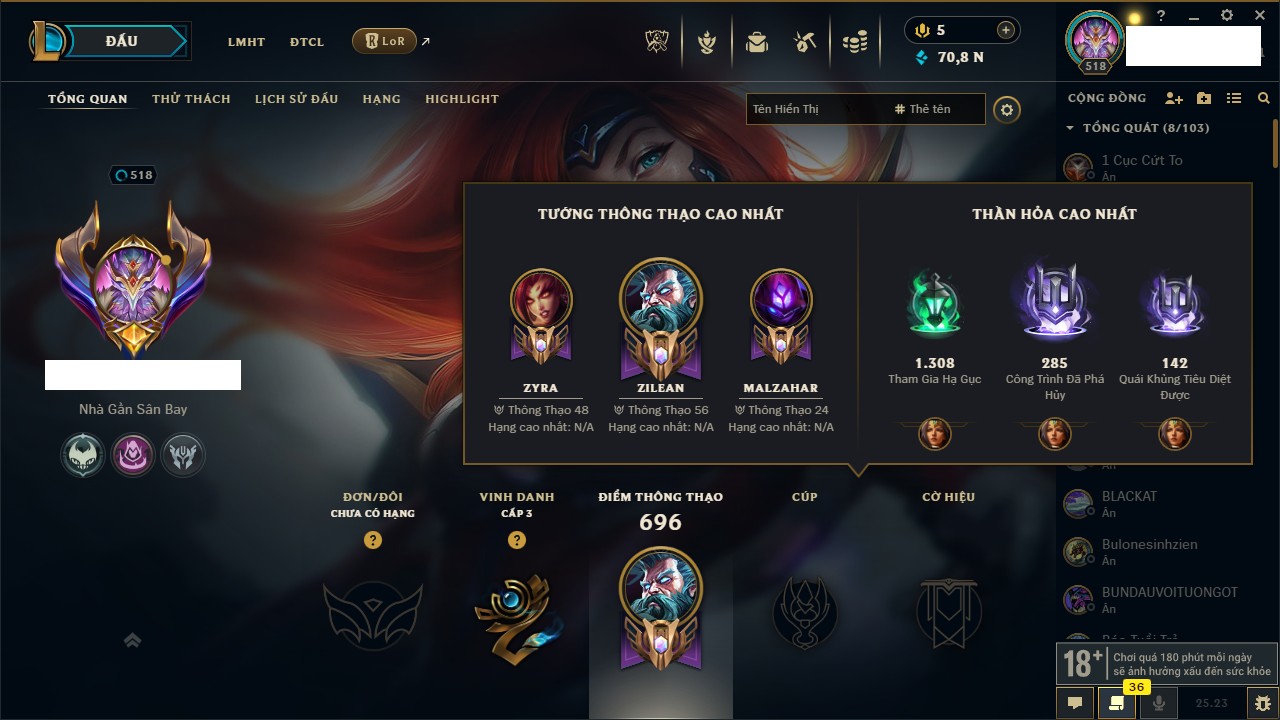Switch to the LỊCH SỬ ĐẤU tab
Image resolution: width=1280 pixels, height=720 pixels.
pyautogui.click(x=296, y=99)
